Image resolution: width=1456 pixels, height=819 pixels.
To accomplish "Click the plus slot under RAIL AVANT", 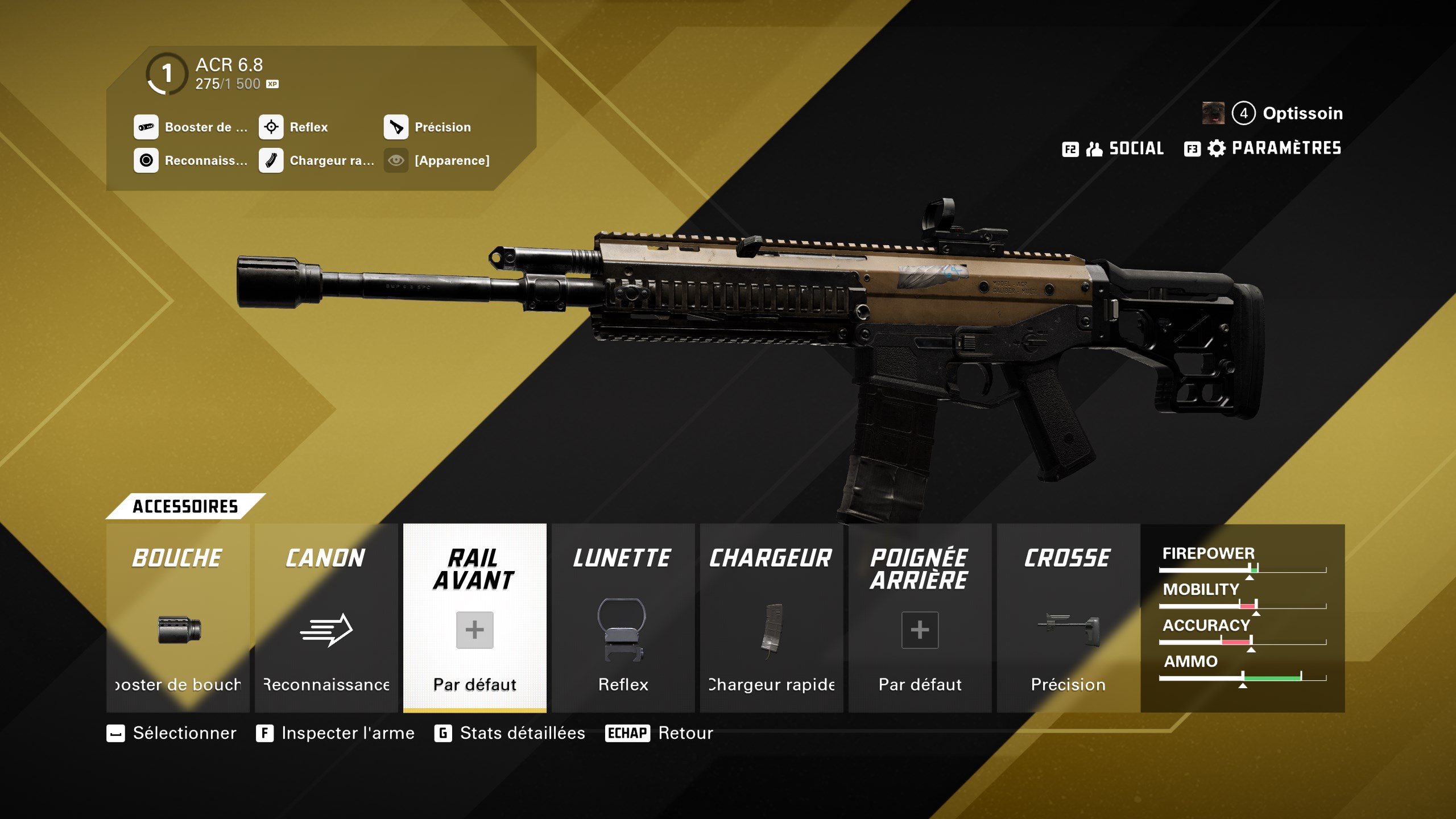I will (x=474, y=630).
